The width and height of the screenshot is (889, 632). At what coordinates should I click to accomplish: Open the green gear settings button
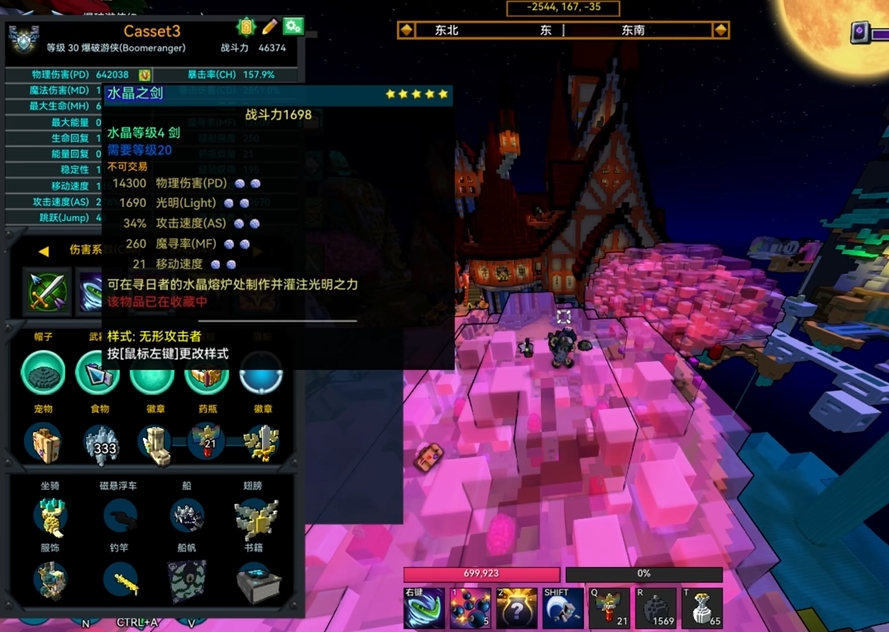(293, 26)
